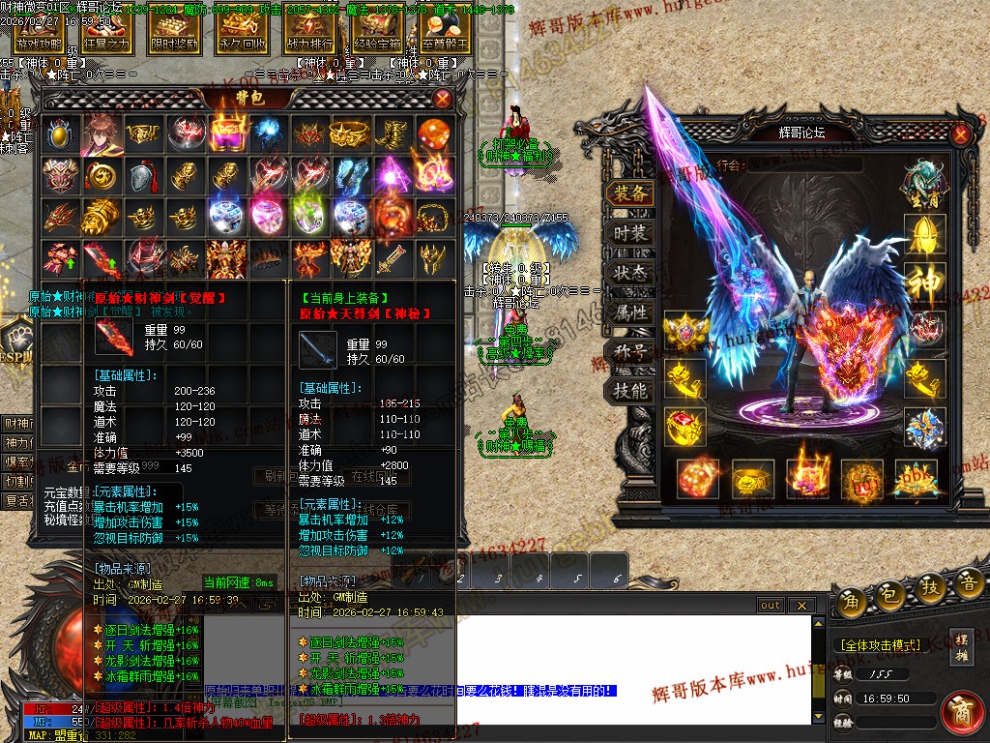Switch to the 时装 fashion tab

click(x=630, y=233)
